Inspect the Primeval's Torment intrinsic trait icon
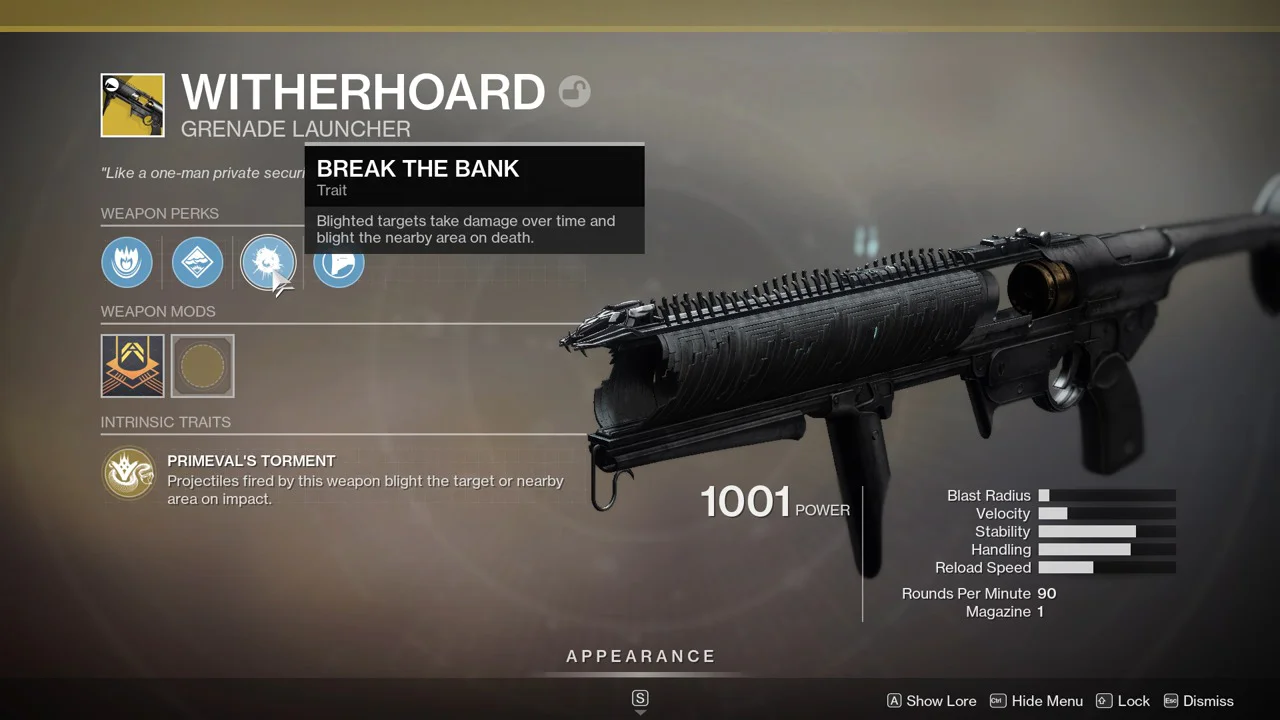The height and width of the screenshot is (720, 1280). [x=128, y=473]
